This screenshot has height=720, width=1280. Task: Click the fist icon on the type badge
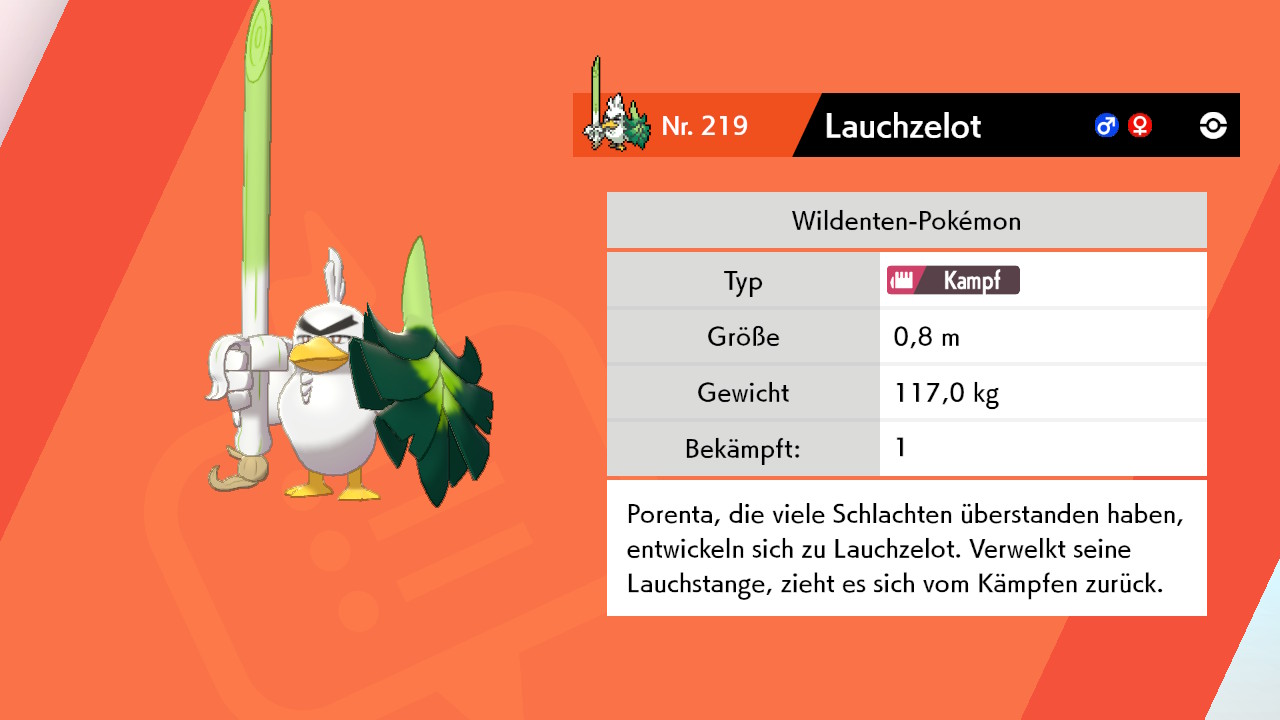[901, 280]
